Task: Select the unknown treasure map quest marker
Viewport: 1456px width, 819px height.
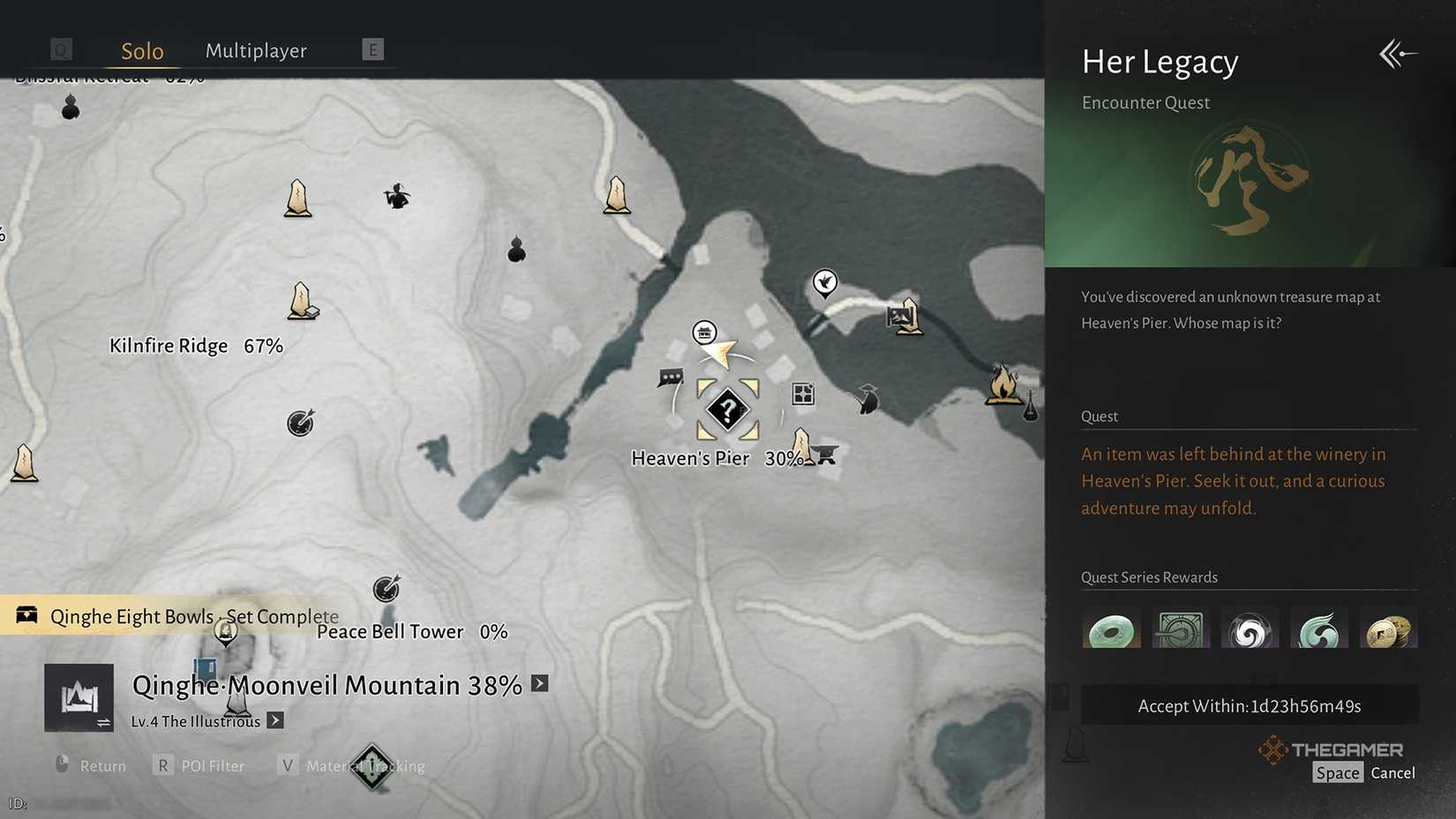Action: pos(727,408)
